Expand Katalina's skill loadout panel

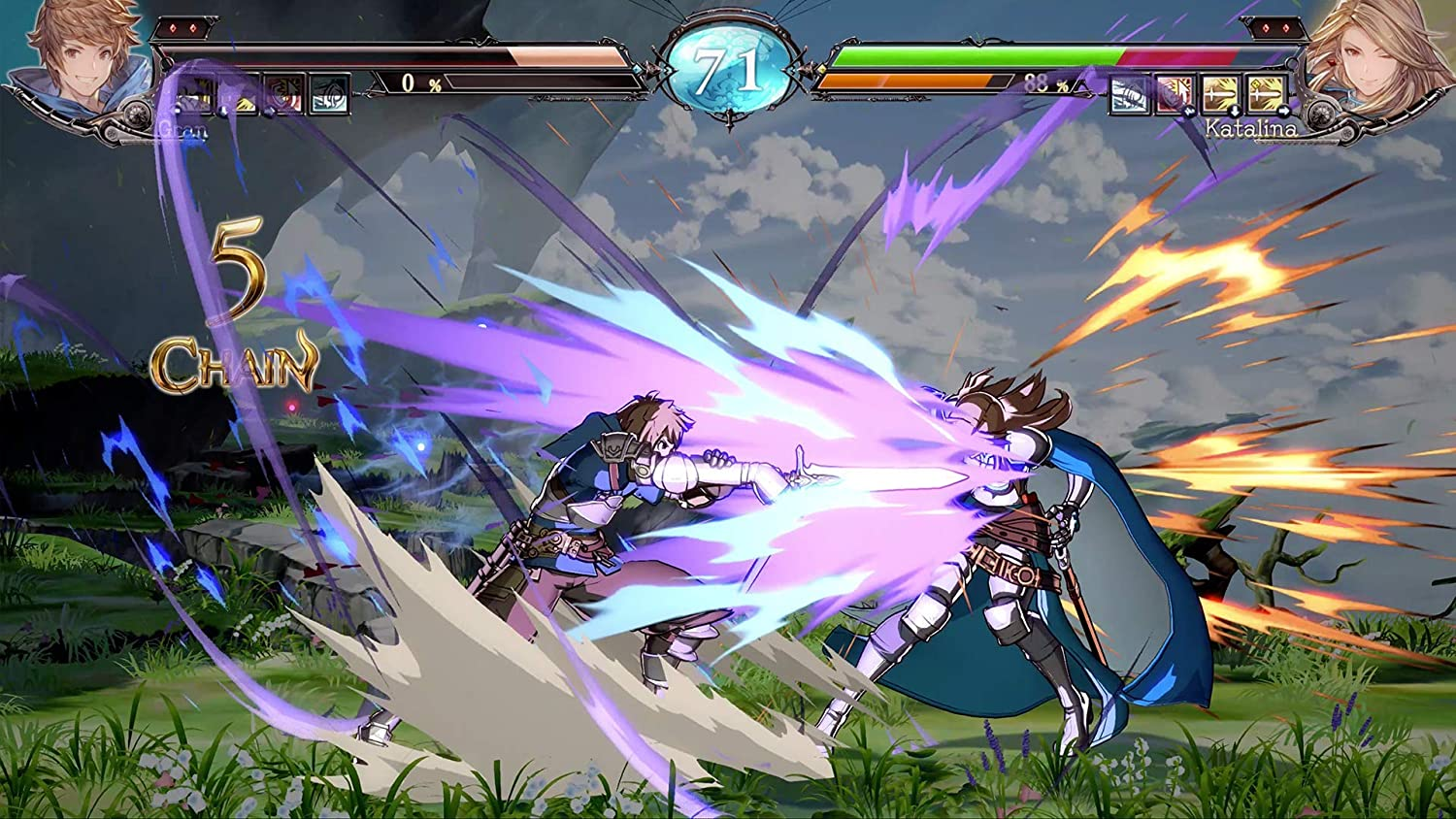(1199, 94)
